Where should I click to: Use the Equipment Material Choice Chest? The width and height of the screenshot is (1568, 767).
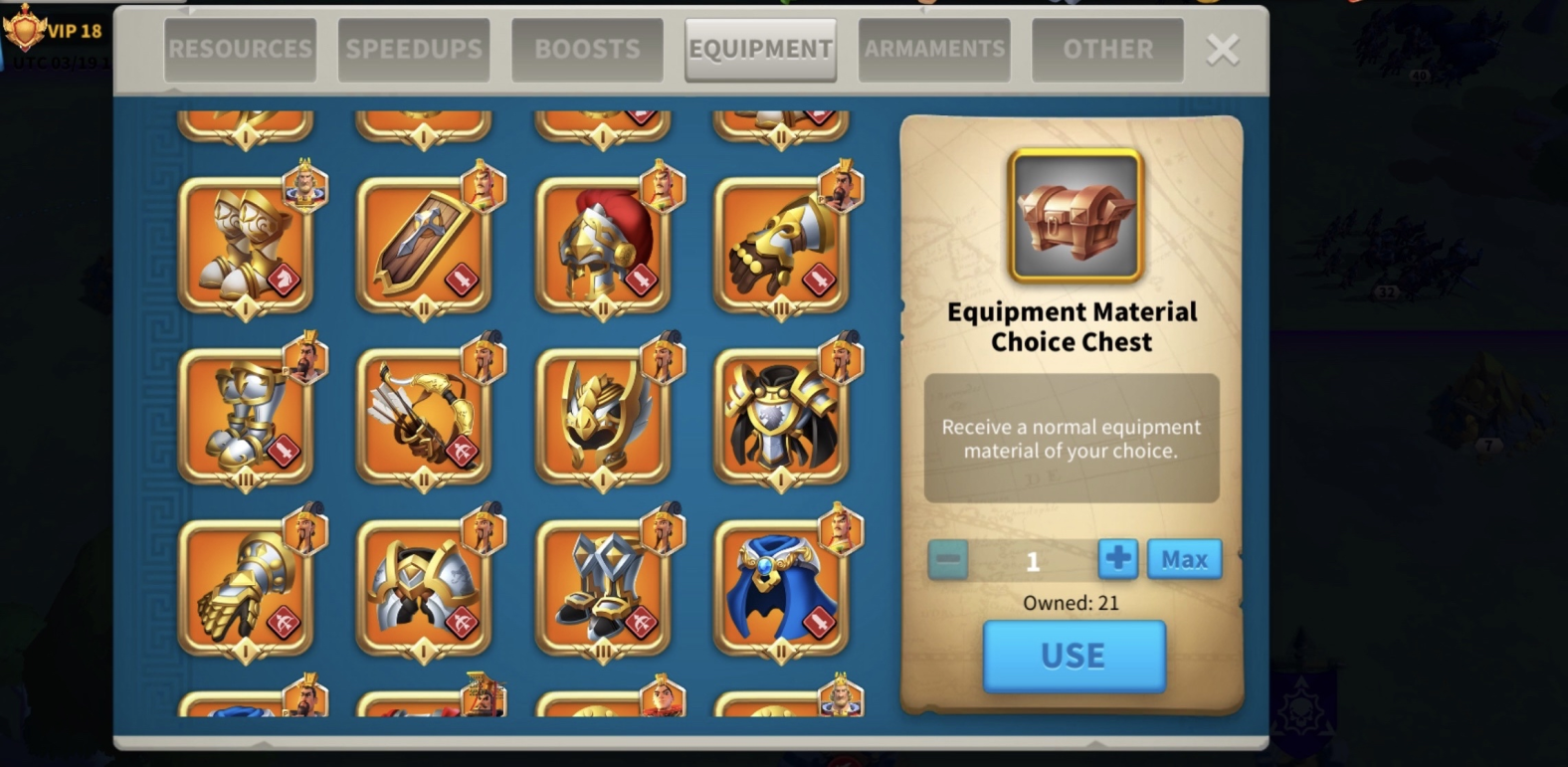pos(1074,656)
